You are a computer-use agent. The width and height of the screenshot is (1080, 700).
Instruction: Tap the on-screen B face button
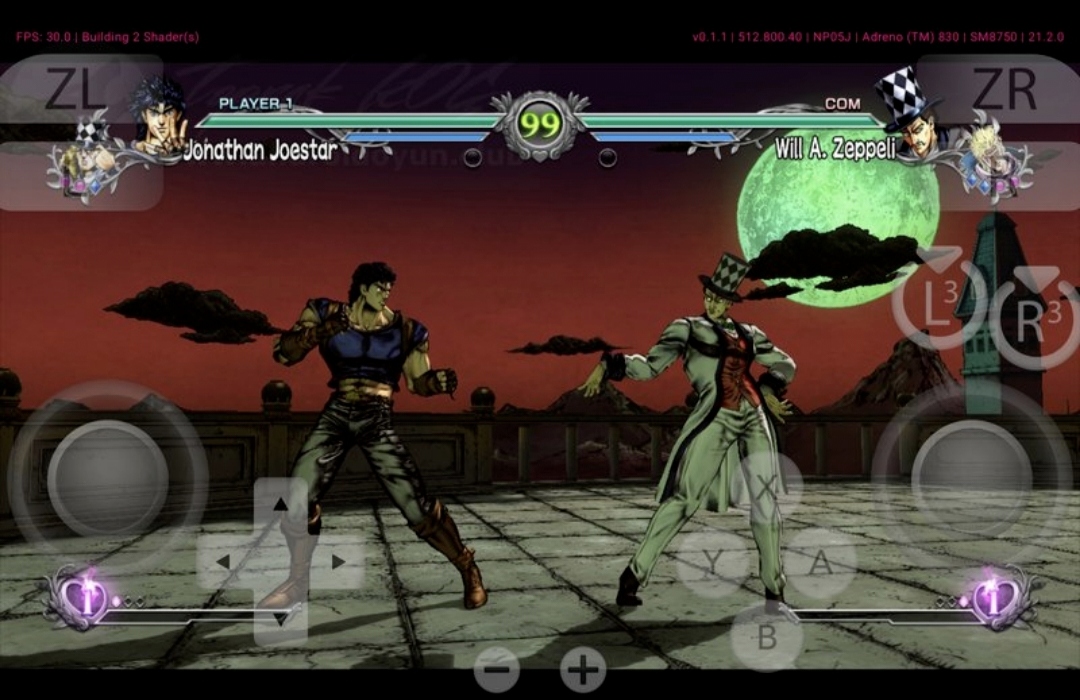[767, 637]
